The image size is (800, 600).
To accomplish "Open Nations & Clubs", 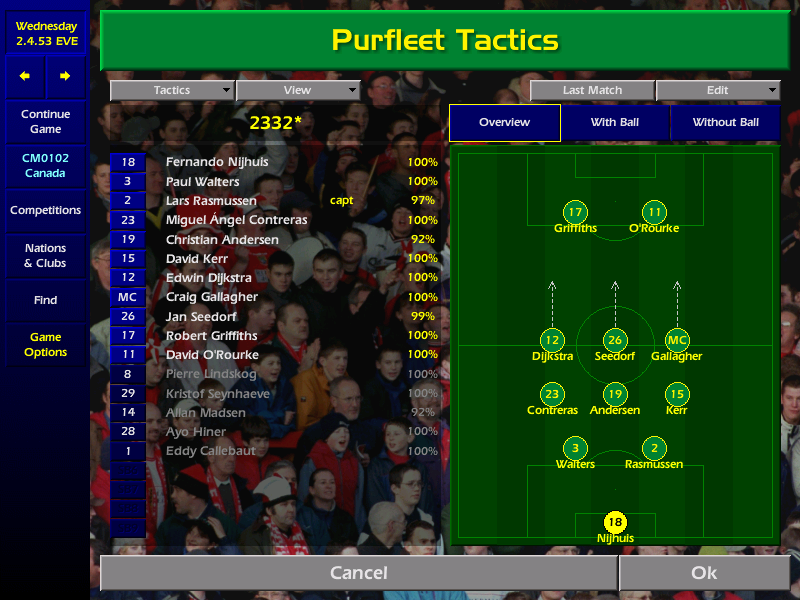I will pyautogui.click(x=45, y=256).
